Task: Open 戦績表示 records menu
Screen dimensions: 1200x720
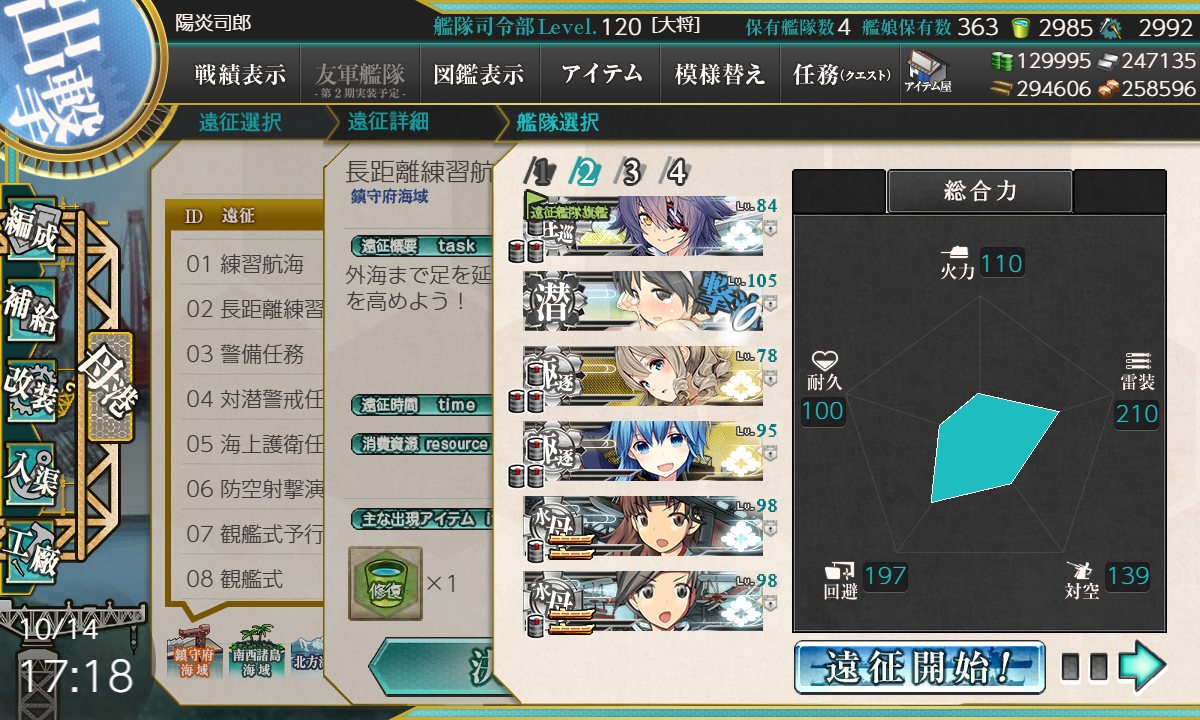Action: coord(240,74)
